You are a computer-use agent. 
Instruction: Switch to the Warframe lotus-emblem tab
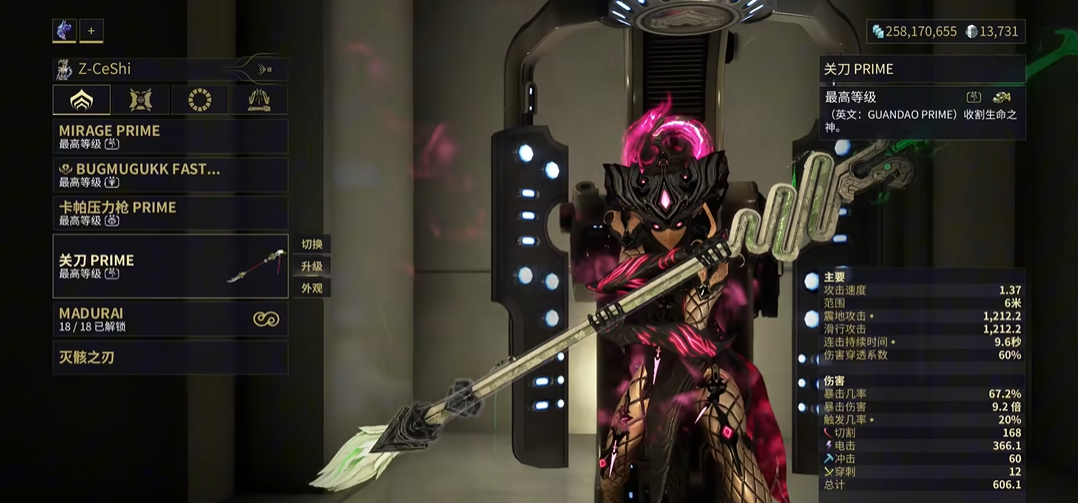82,100
